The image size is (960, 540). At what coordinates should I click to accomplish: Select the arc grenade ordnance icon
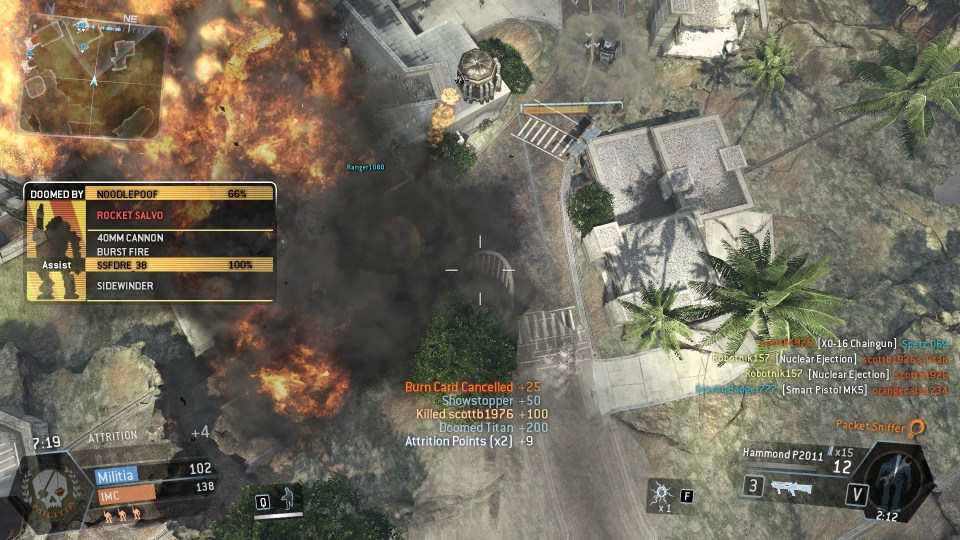point(659,492)
